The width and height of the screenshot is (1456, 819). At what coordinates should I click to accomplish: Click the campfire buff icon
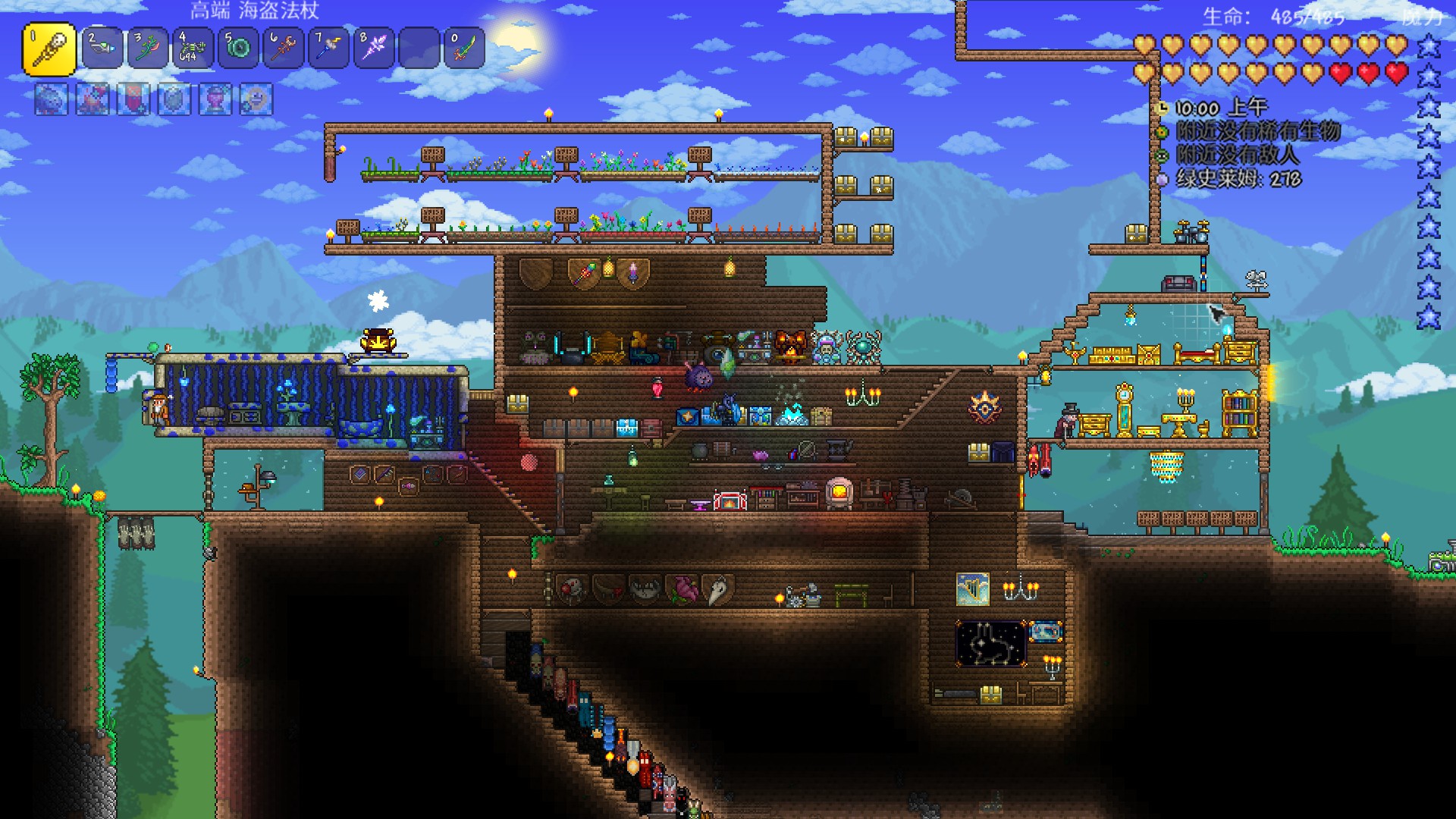(x=93, y=99)
